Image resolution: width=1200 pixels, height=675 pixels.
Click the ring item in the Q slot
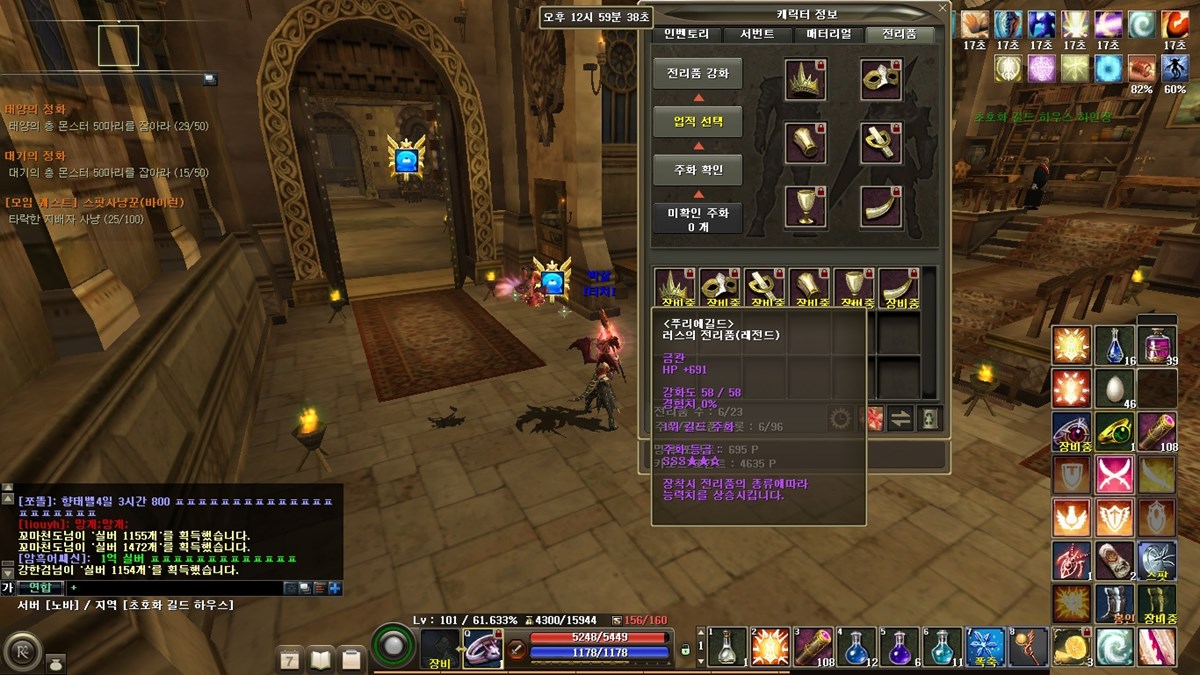point(482,647)
